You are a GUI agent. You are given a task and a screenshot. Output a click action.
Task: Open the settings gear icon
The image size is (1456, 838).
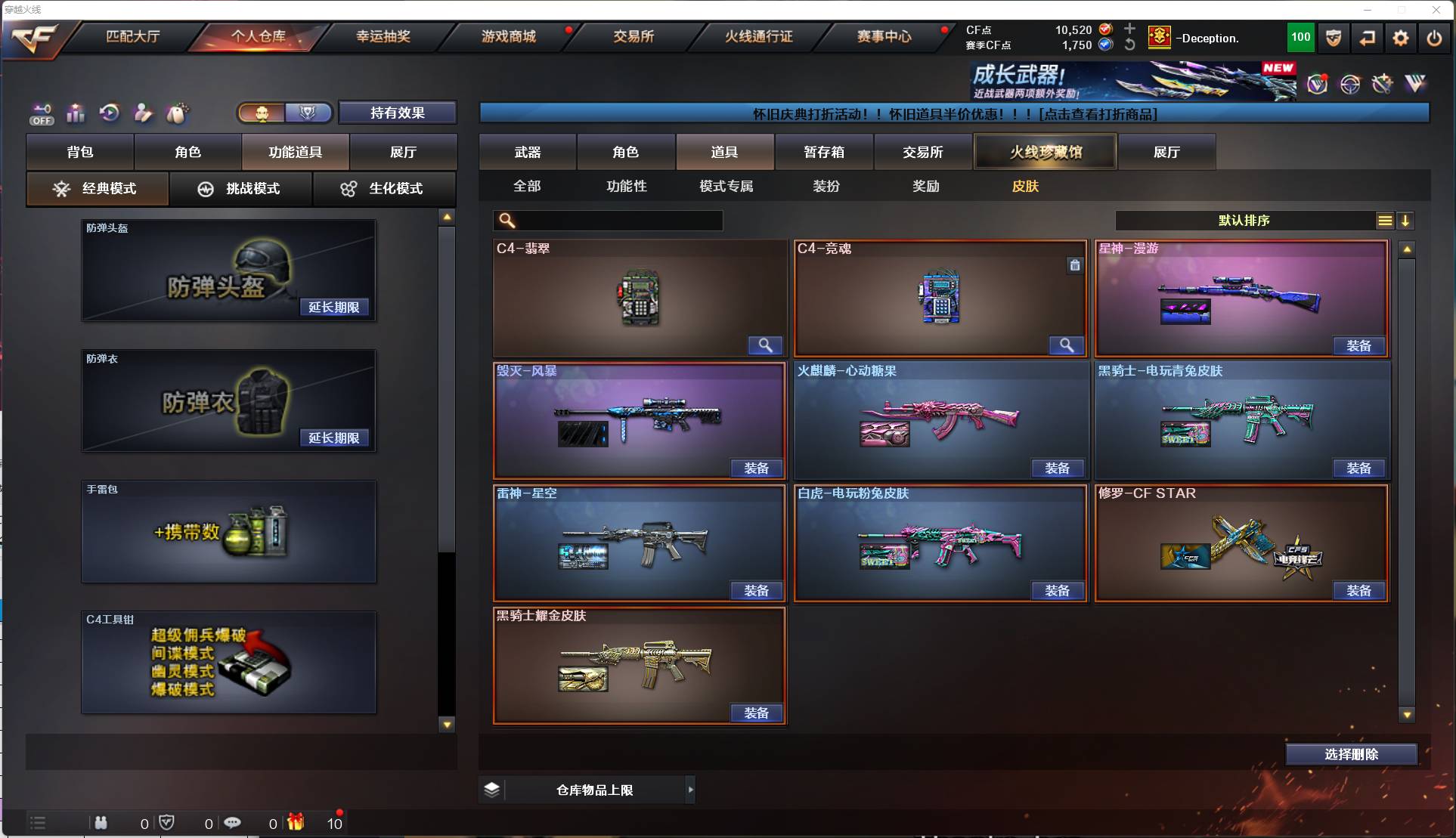click(1400, 38)
